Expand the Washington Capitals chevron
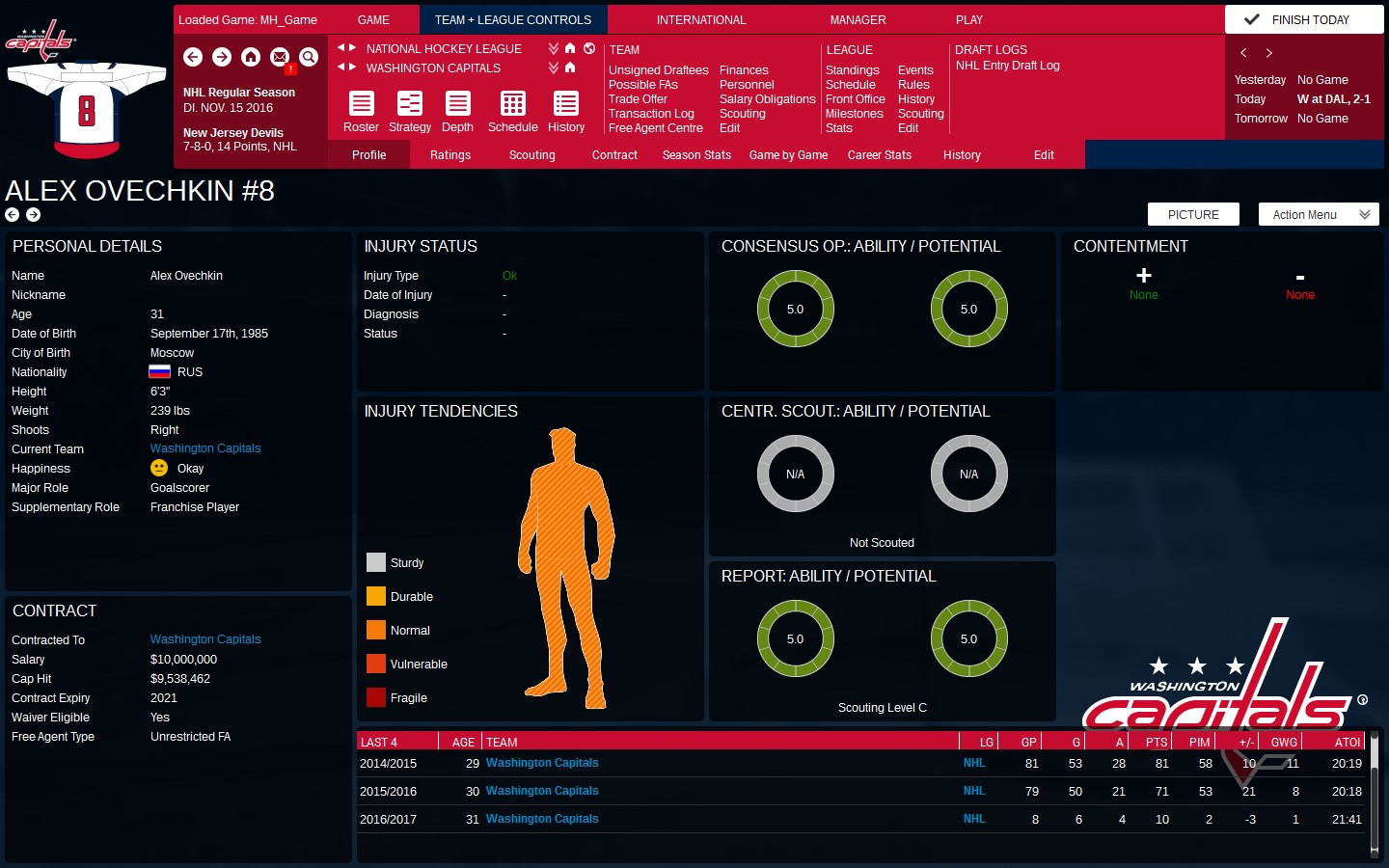 pyautogui.click(x=553, y=68)
